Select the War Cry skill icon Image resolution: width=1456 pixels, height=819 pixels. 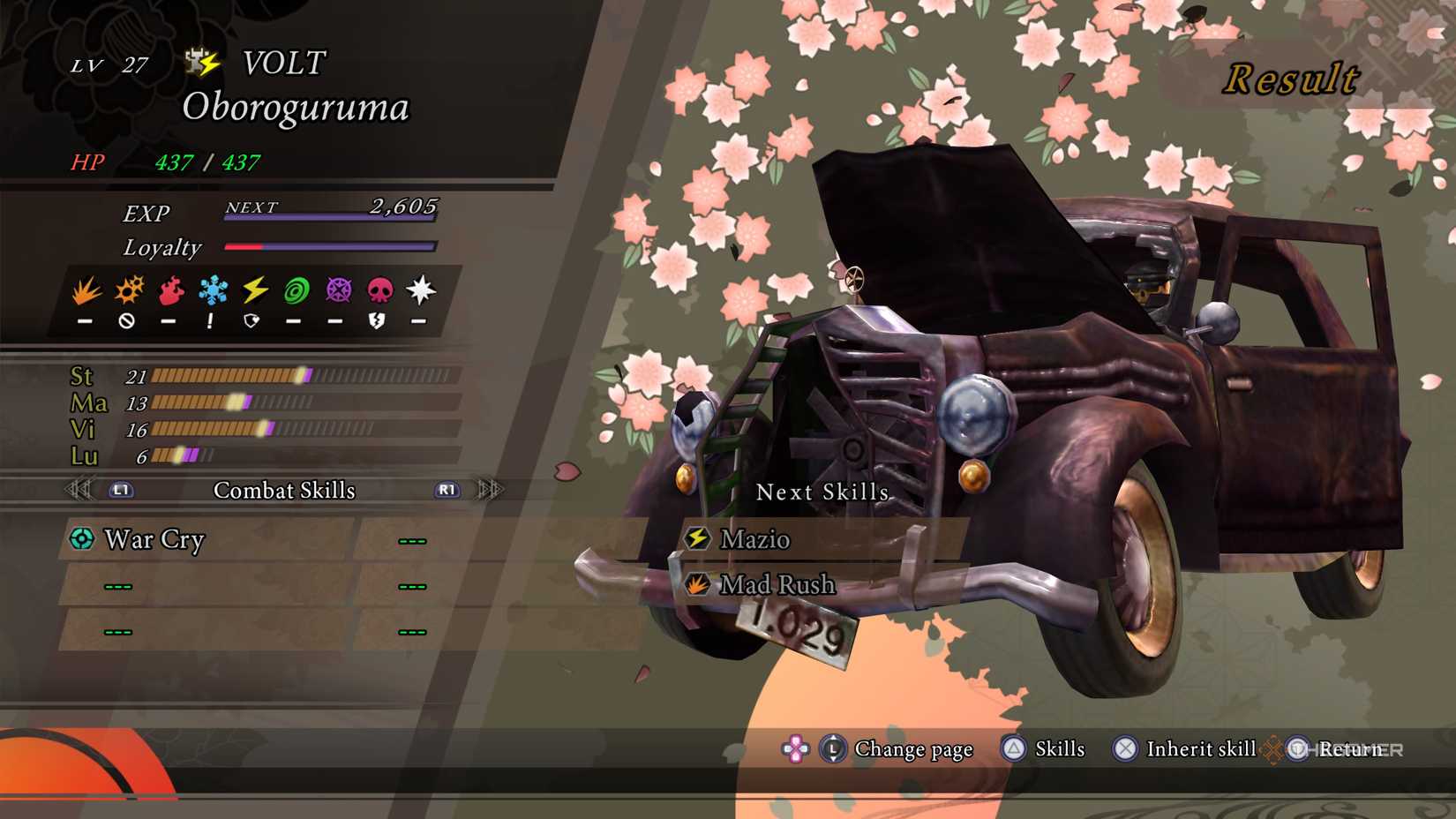click(x=80, y=539)
